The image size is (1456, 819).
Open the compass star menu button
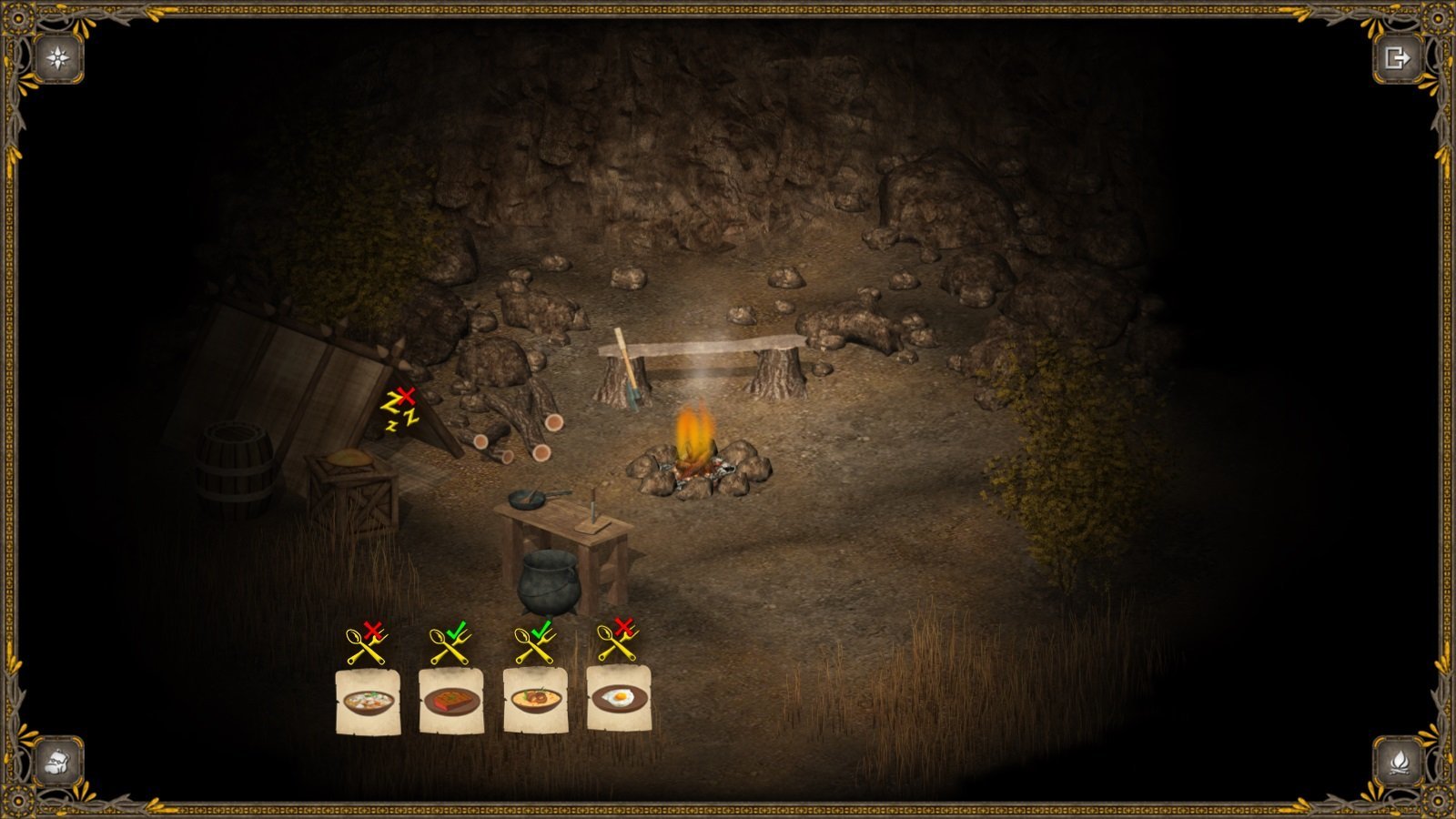(59, 58)
